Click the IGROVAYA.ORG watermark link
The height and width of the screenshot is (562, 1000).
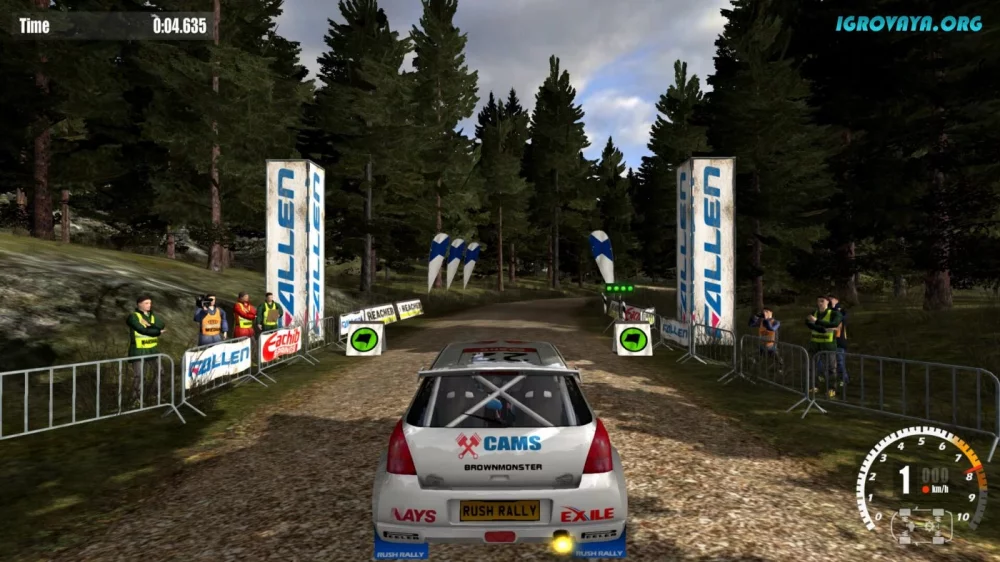coord(909,23)
